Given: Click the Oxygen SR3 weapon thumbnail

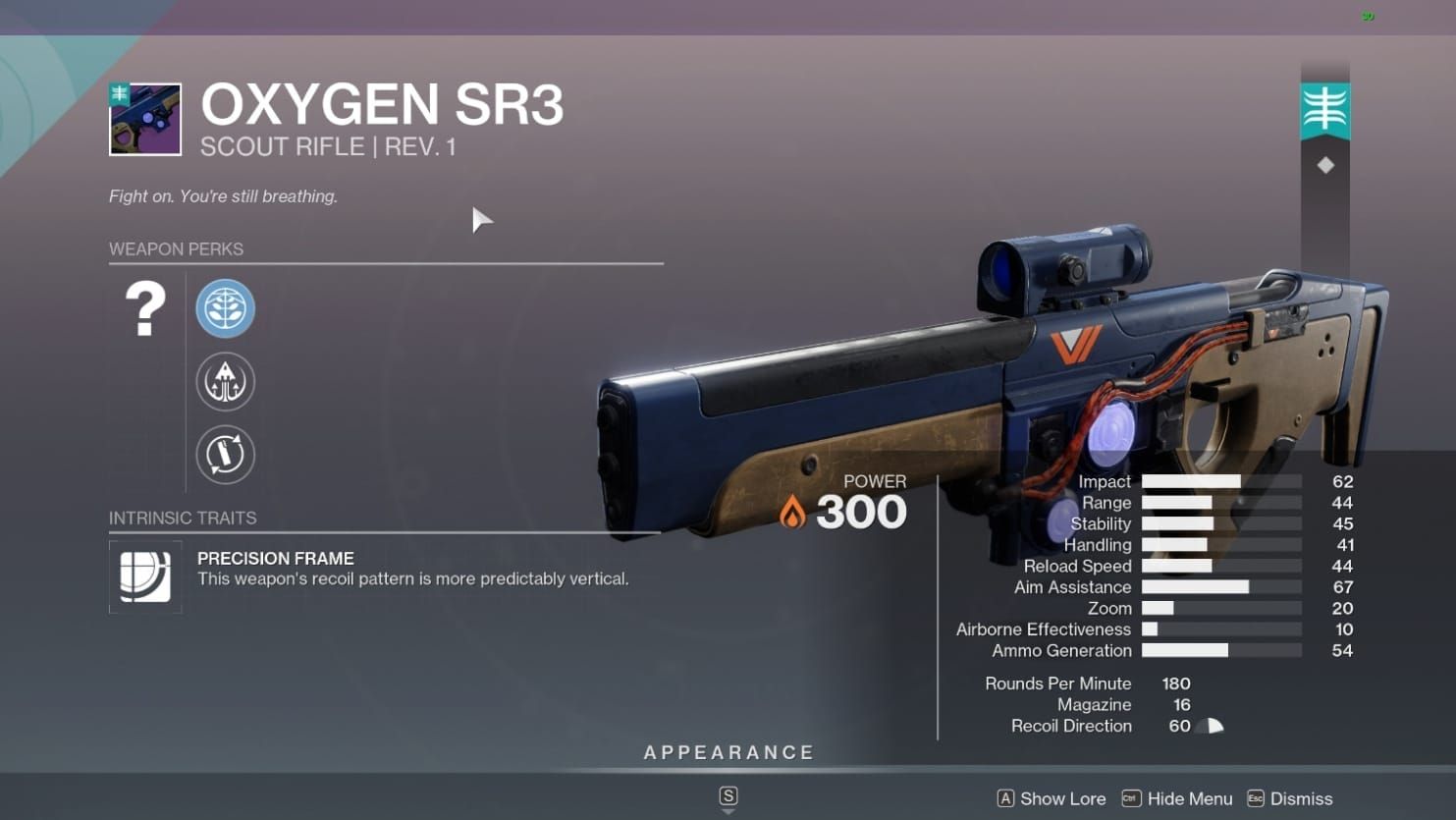Looking at the screenshot, I should click(x=145, y=120).
